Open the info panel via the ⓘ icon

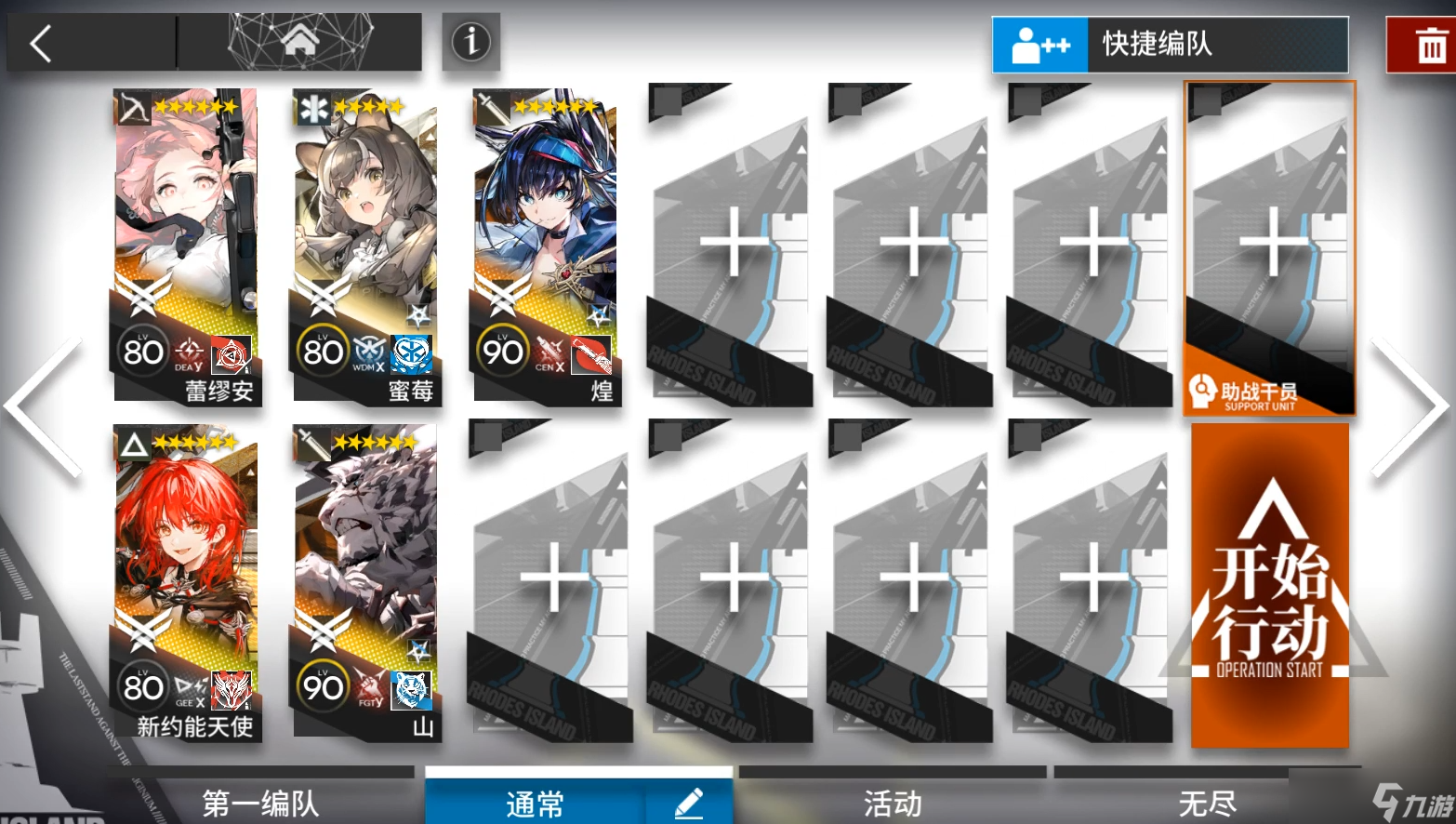(470, 42)
